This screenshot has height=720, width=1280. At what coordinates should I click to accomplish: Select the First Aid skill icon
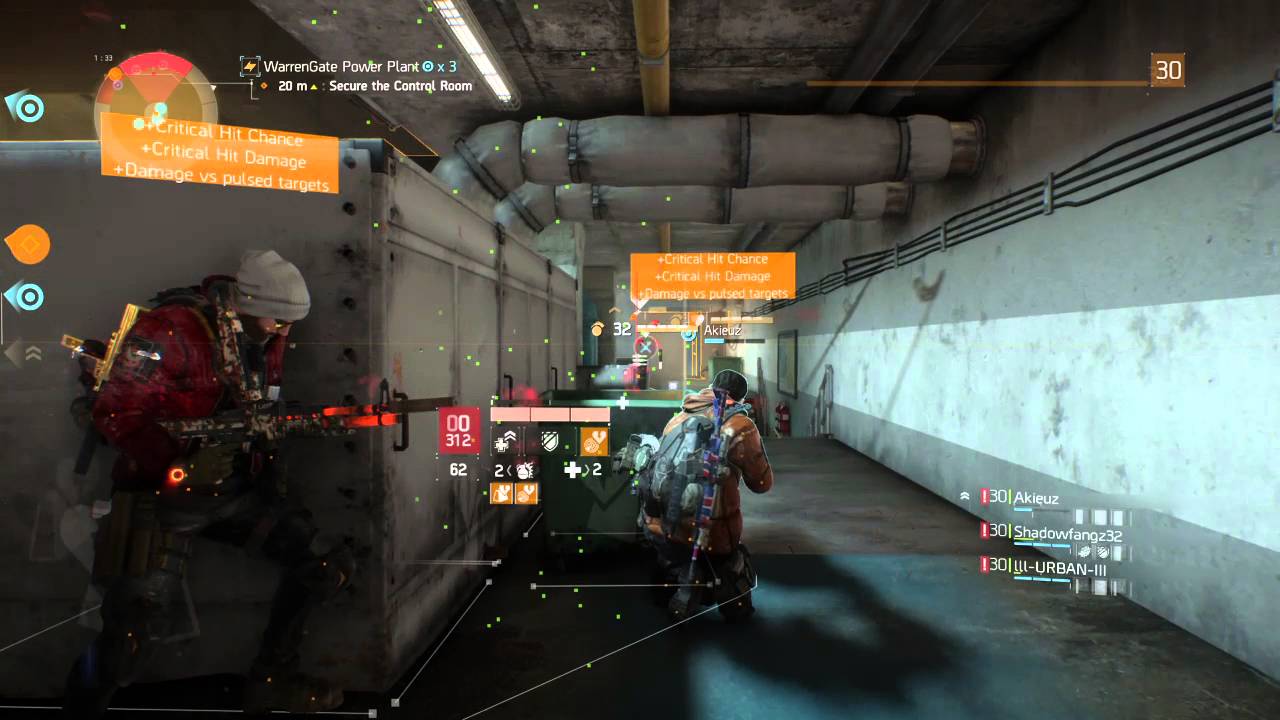coord(505,440)
